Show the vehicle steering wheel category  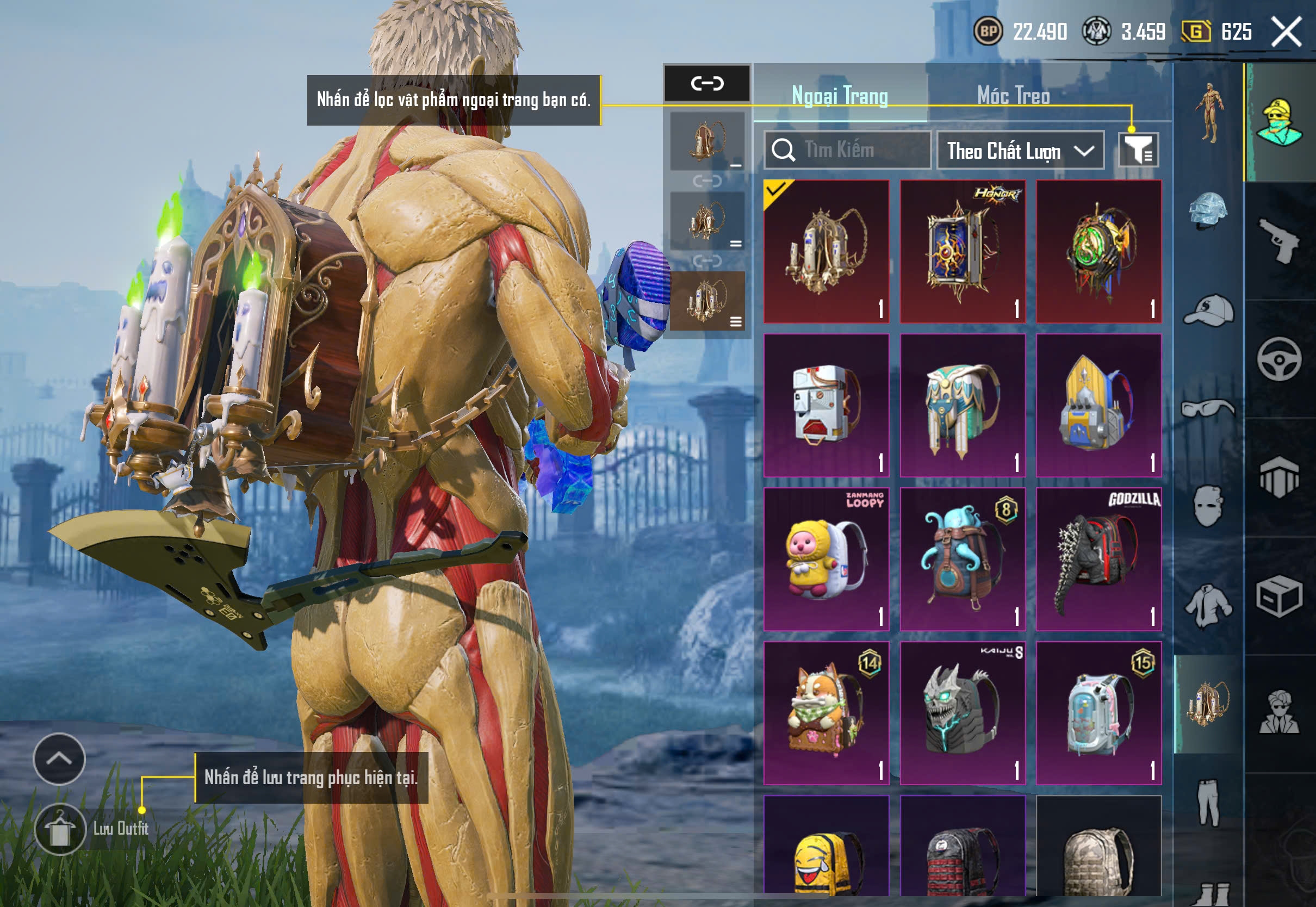tap(1279, 359)
